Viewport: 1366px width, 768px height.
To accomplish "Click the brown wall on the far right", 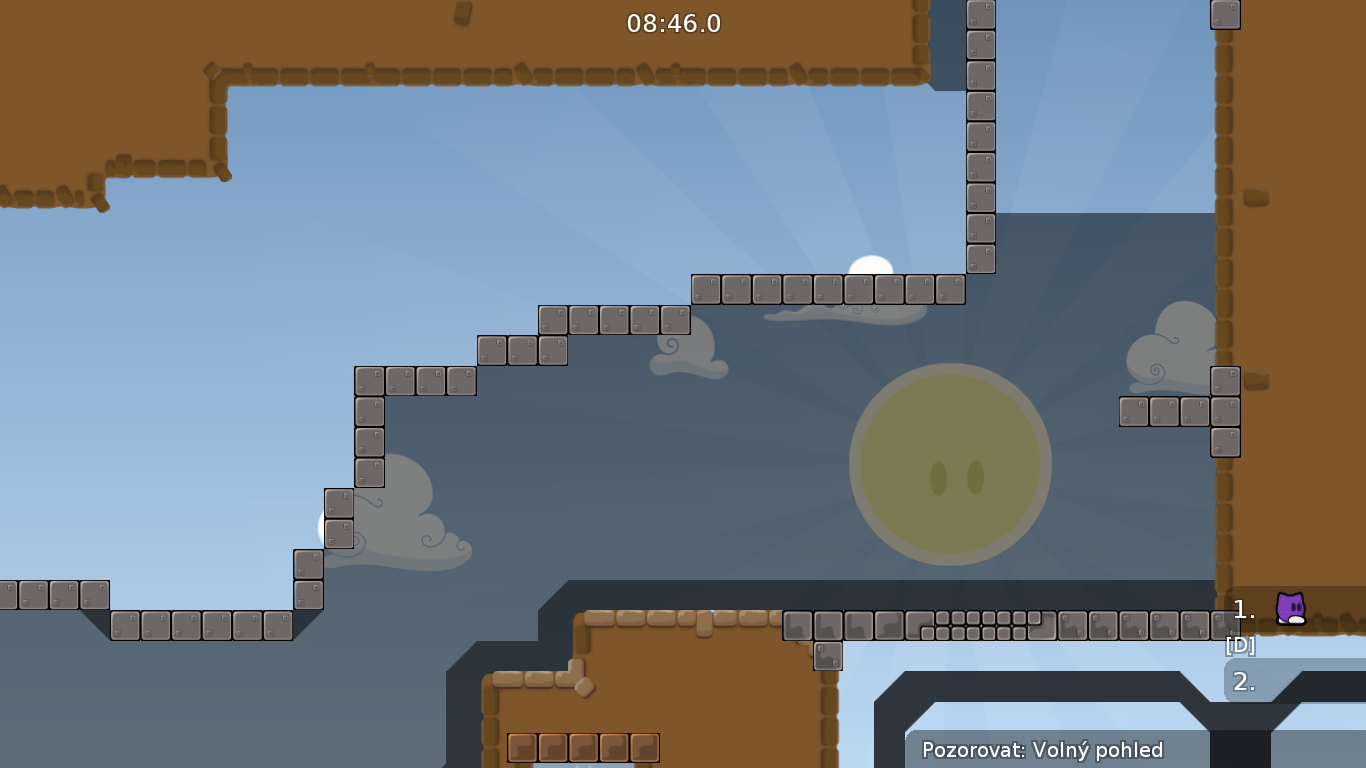I will click(x=1300, y=300).
